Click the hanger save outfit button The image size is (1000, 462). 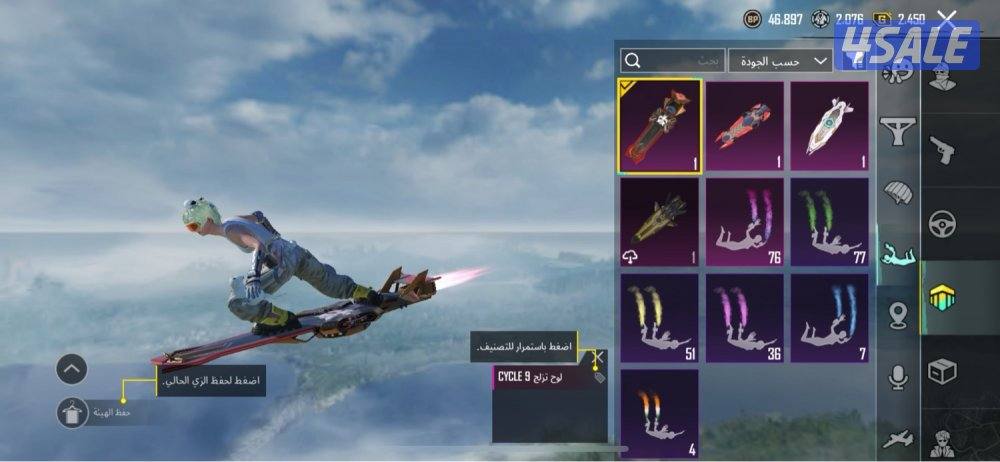coord(72,412)
